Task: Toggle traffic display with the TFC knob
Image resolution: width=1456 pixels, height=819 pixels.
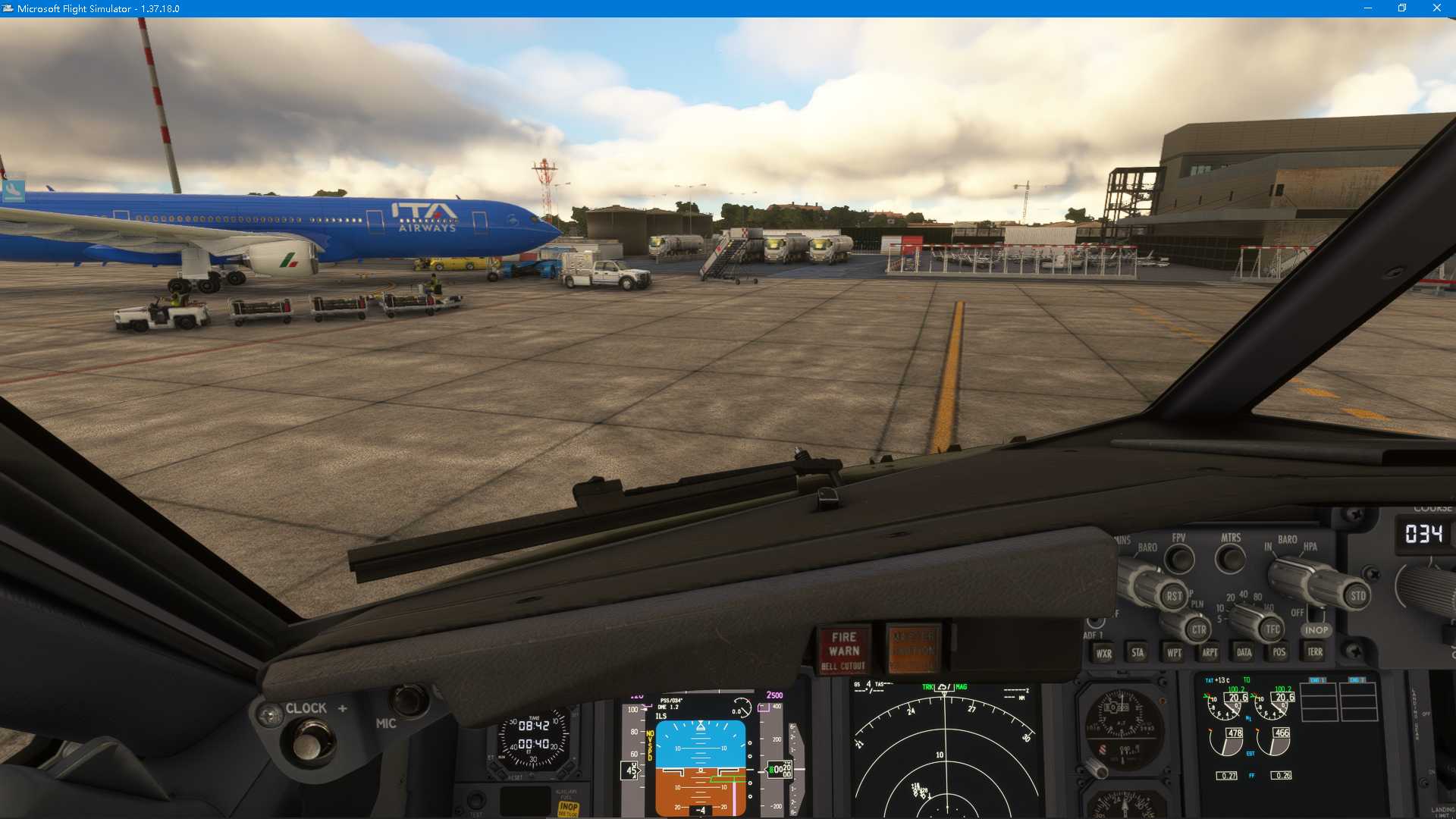Action: [x=1272, y=629]
